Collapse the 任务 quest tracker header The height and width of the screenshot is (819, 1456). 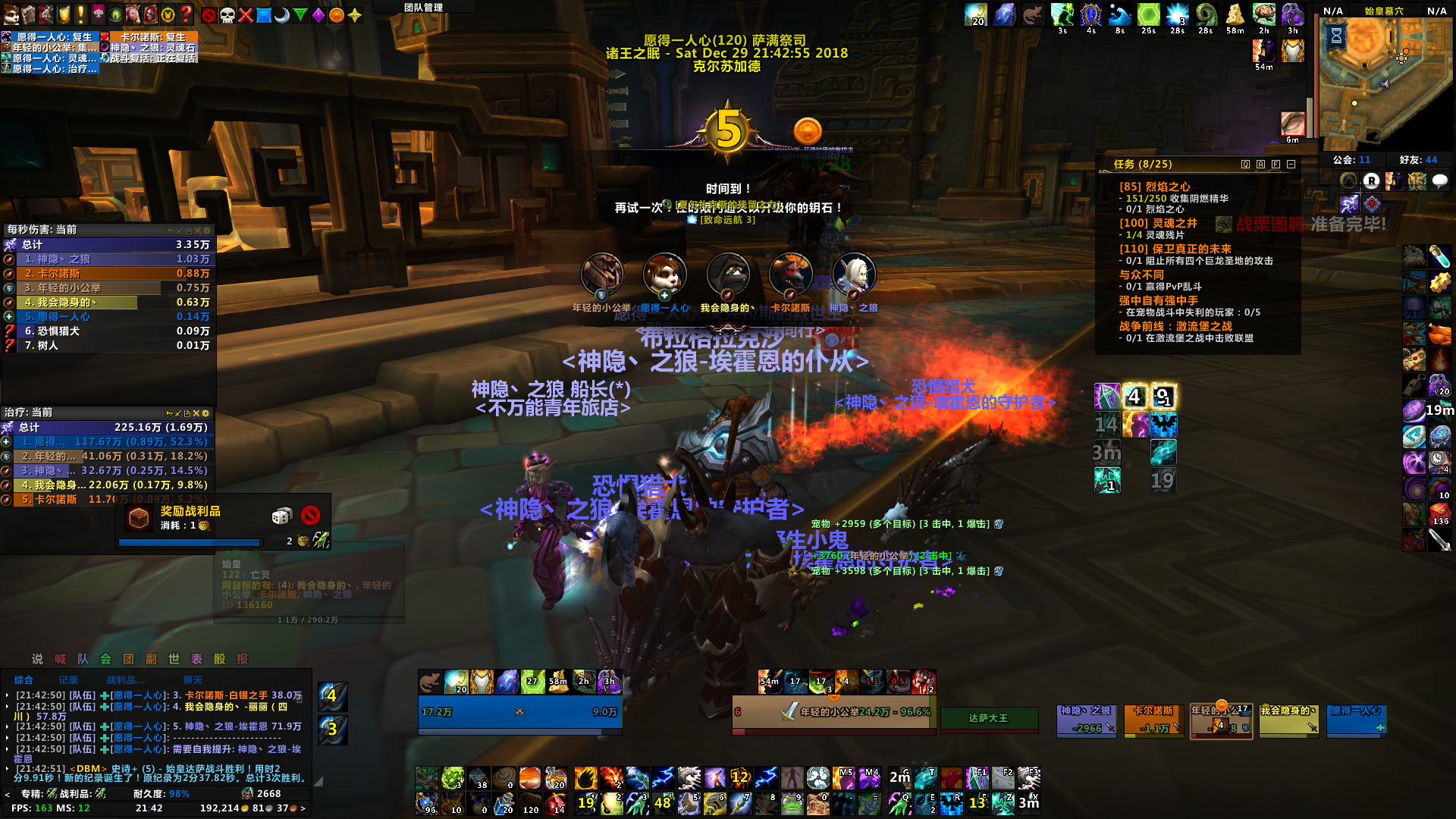click(1291, 164)
